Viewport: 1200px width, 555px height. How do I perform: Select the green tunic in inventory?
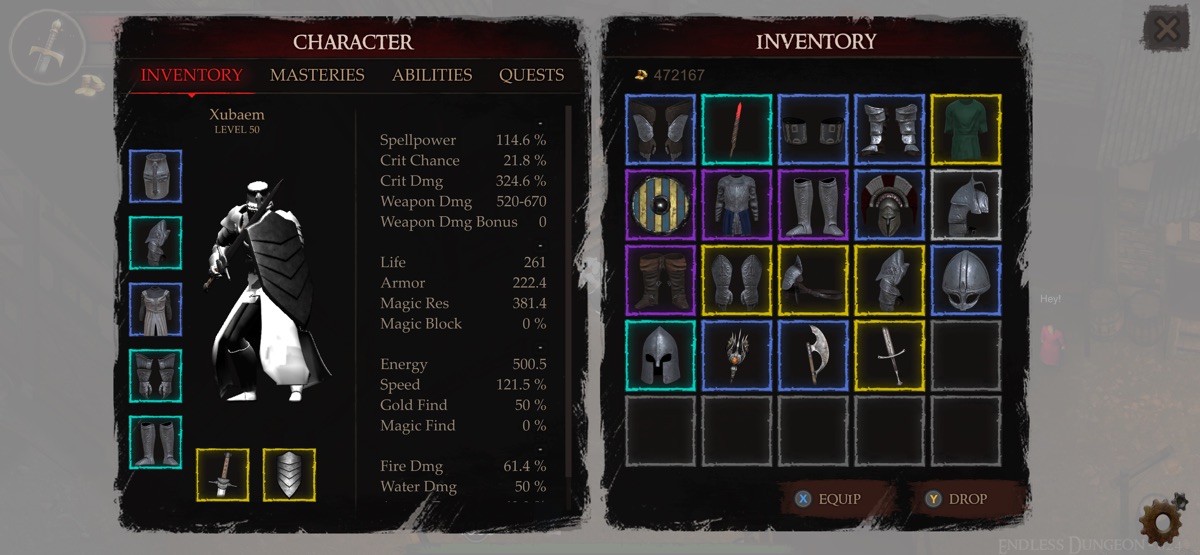[965, 129]
